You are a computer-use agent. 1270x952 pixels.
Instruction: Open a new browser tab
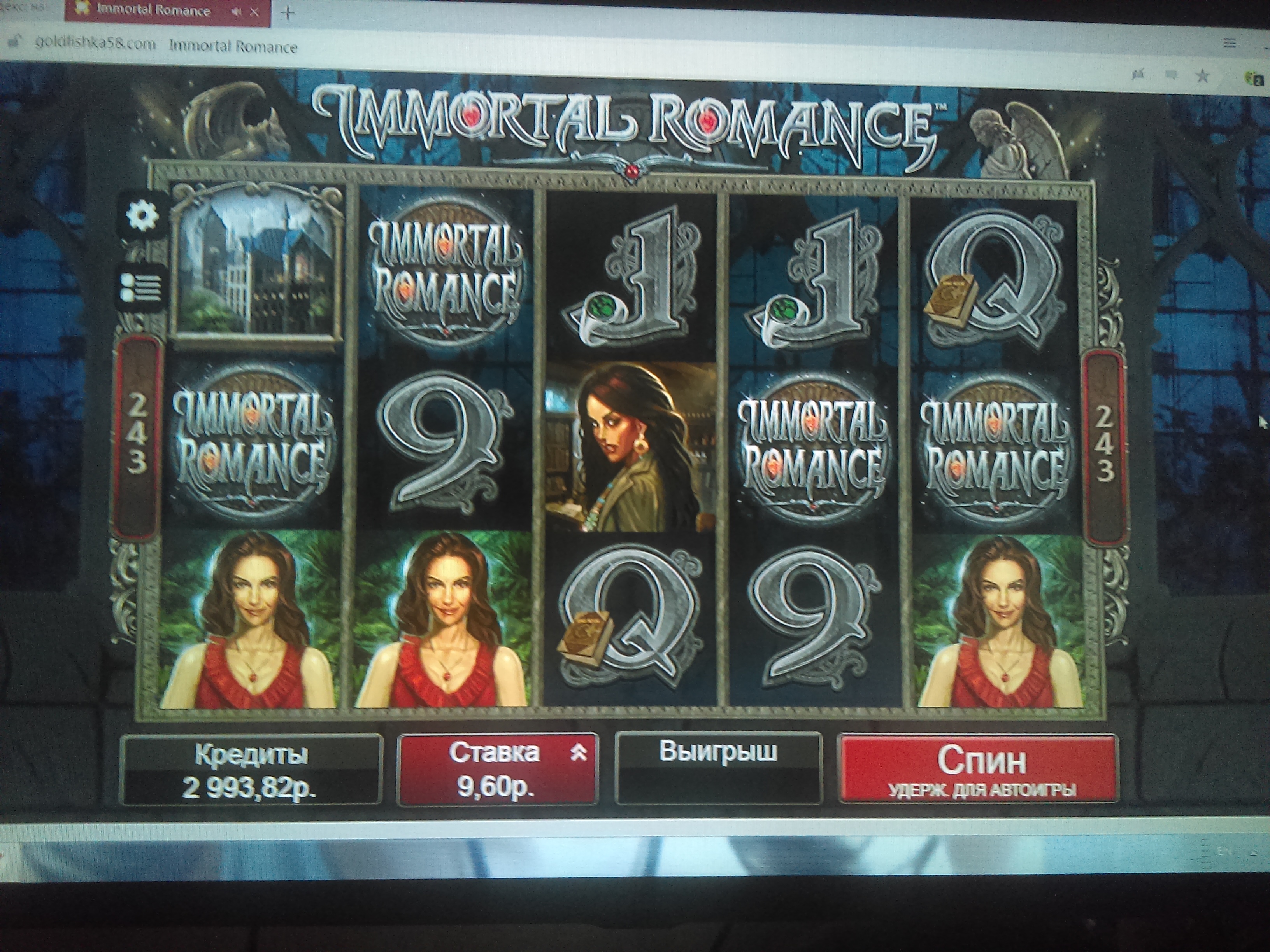288,12
